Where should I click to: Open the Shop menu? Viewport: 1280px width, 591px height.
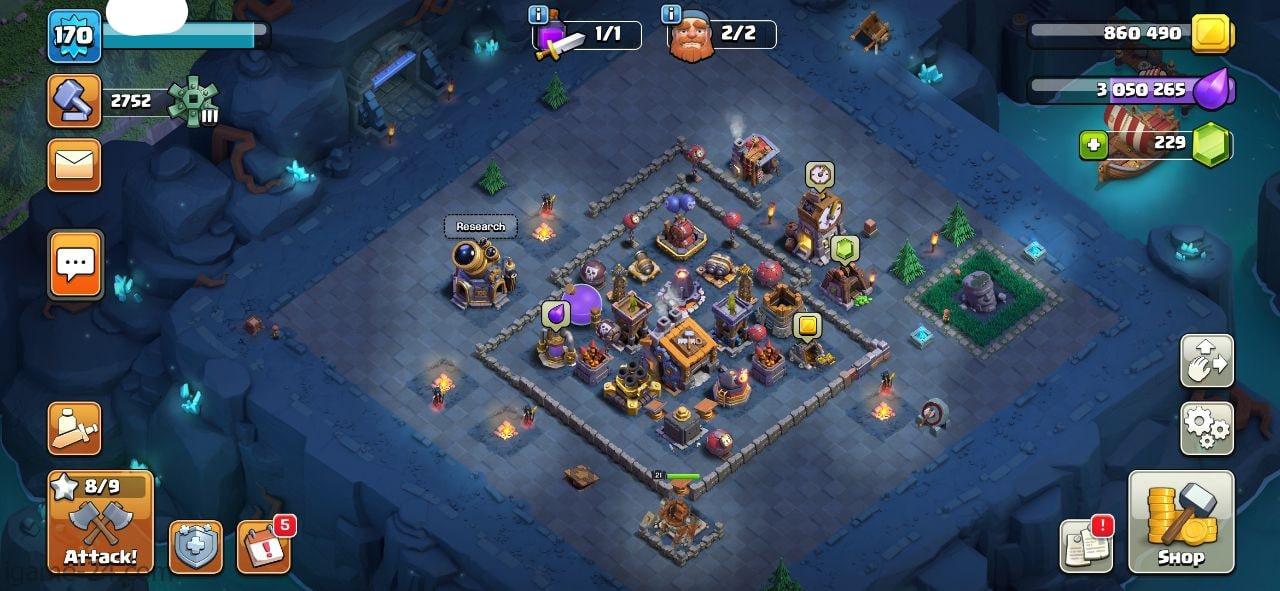pos(1181,521)
